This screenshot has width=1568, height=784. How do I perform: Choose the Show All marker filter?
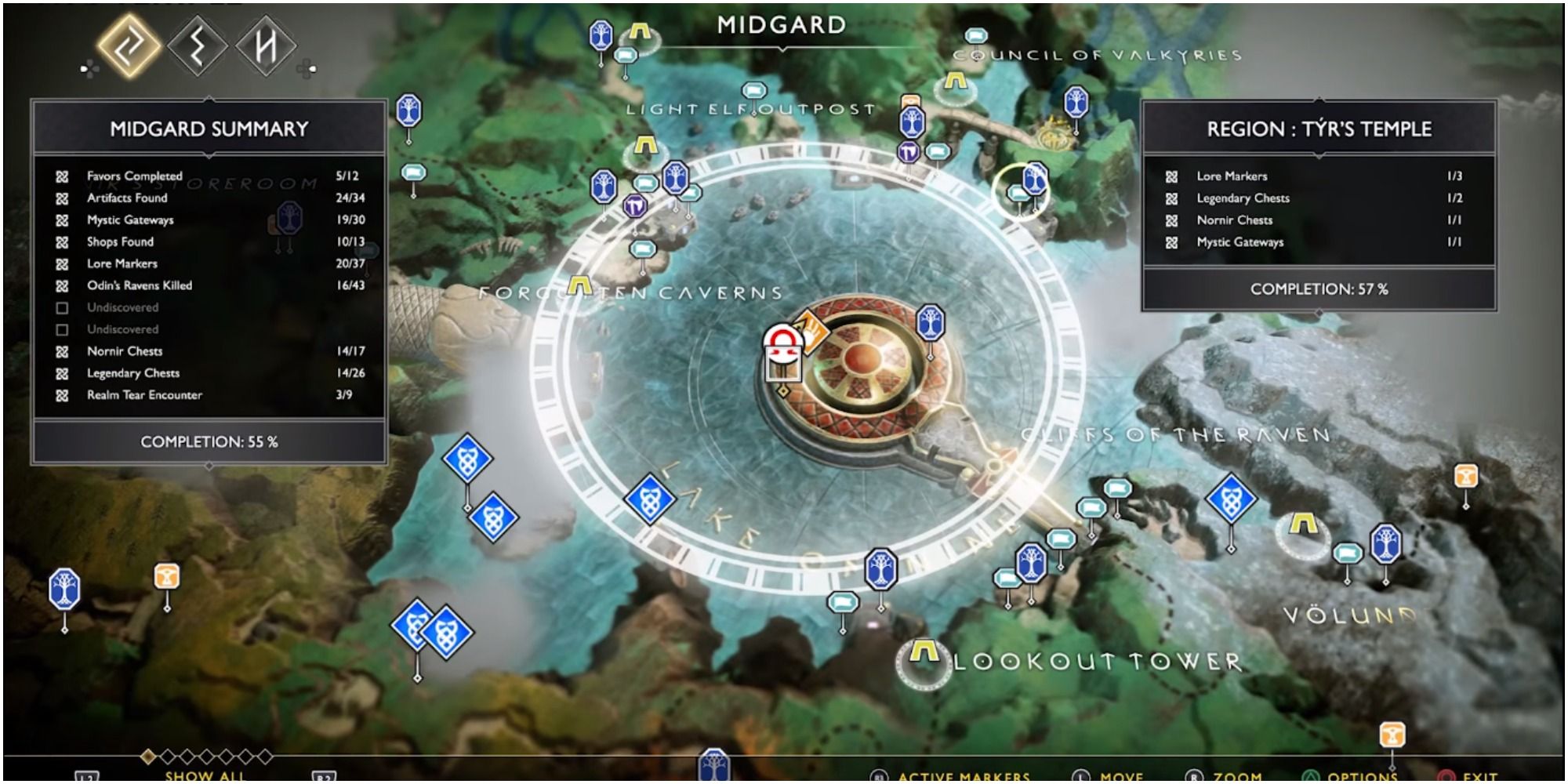tap(205, 775)
